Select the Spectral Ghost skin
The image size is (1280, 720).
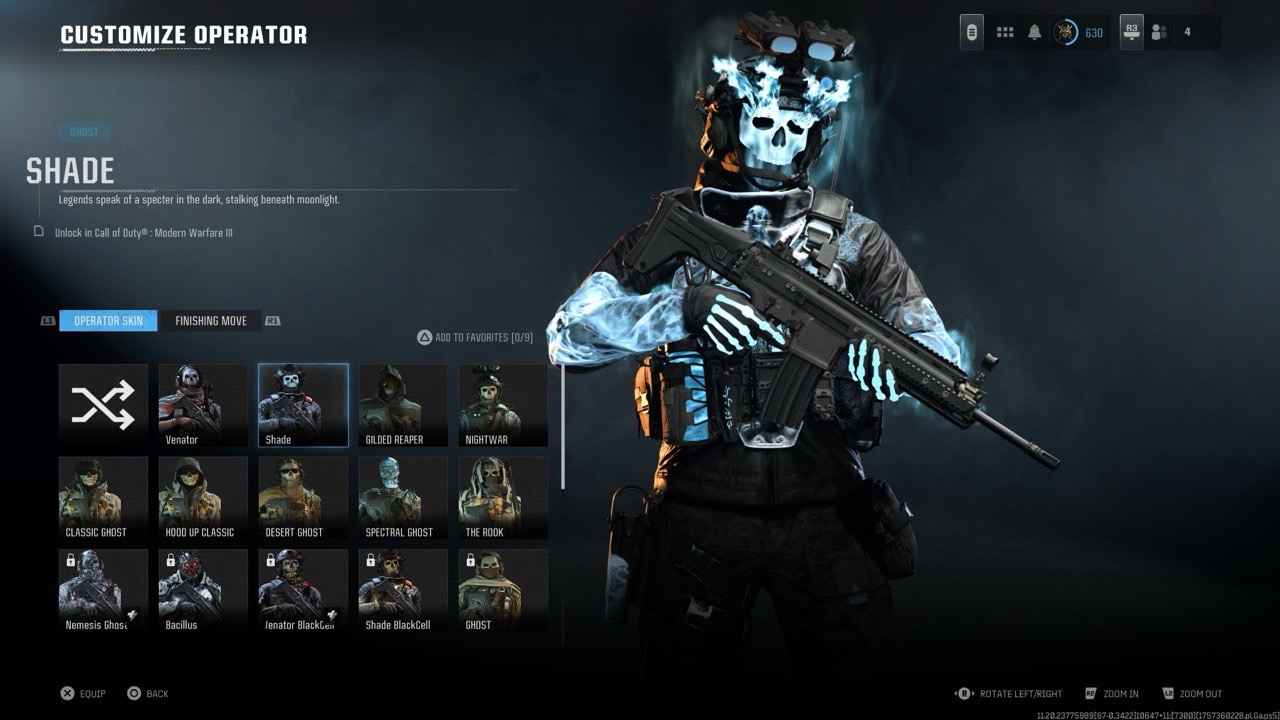coord(403,498)
